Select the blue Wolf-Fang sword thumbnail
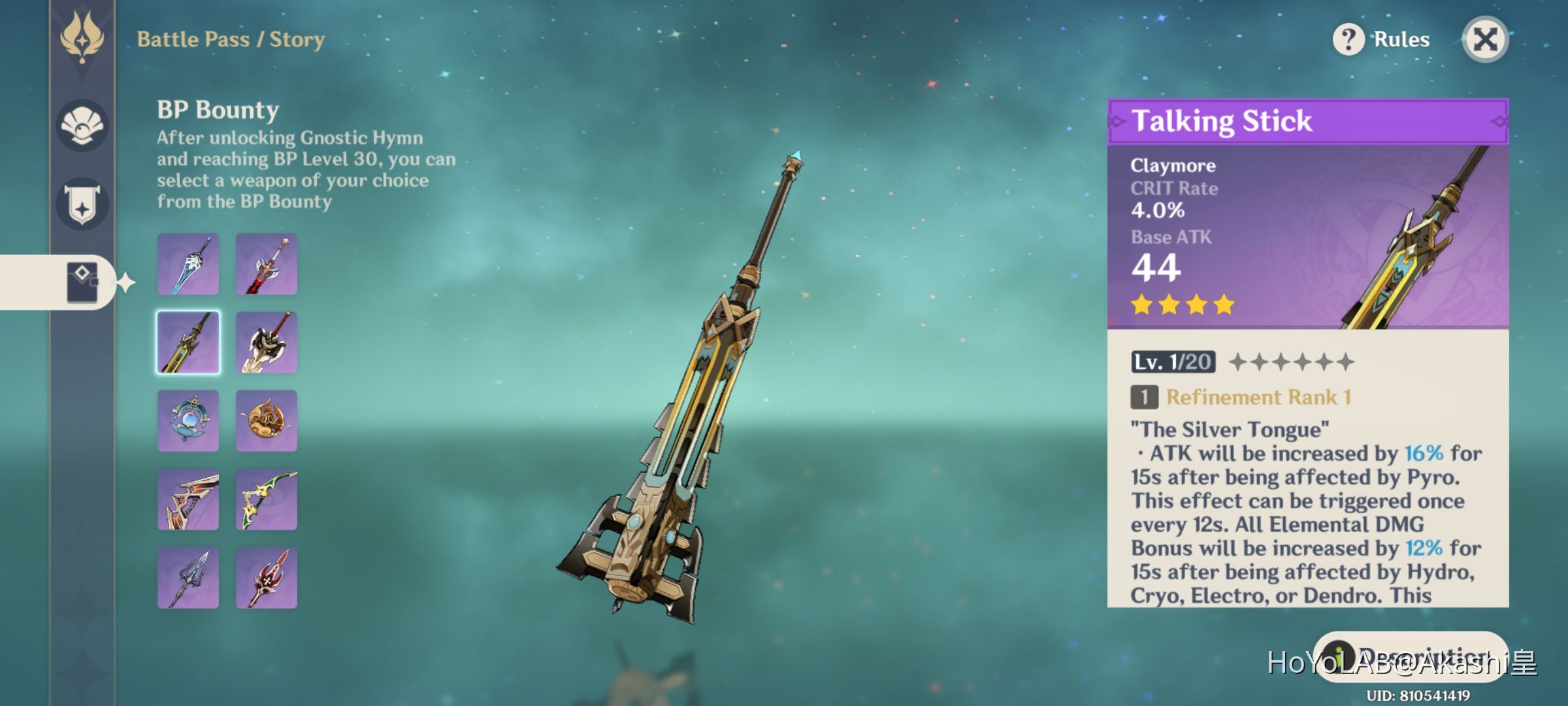 (x=188, y=263)
